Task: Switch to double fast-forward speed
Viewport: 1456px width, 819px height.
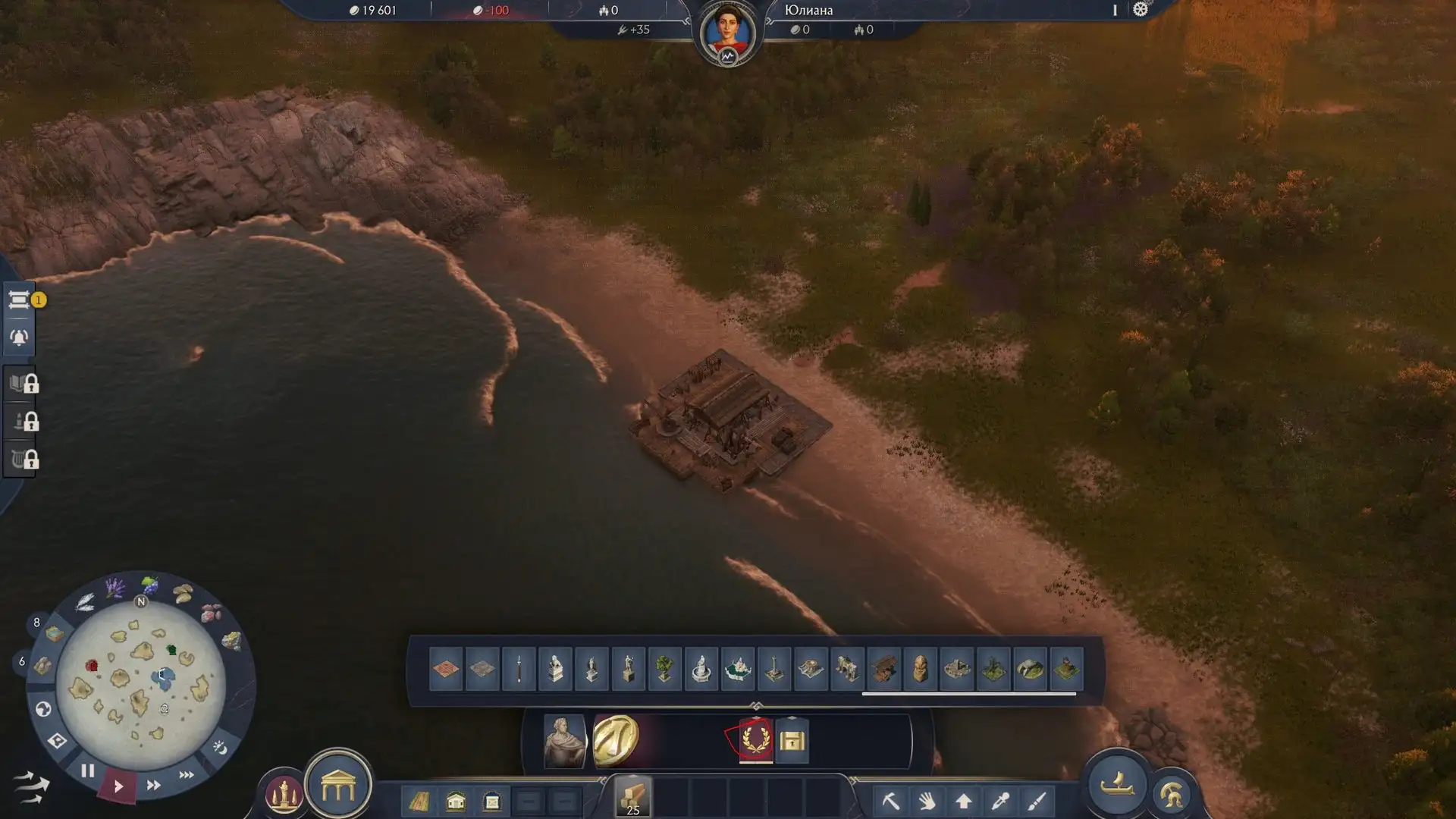Action: [x=153, y=785]
